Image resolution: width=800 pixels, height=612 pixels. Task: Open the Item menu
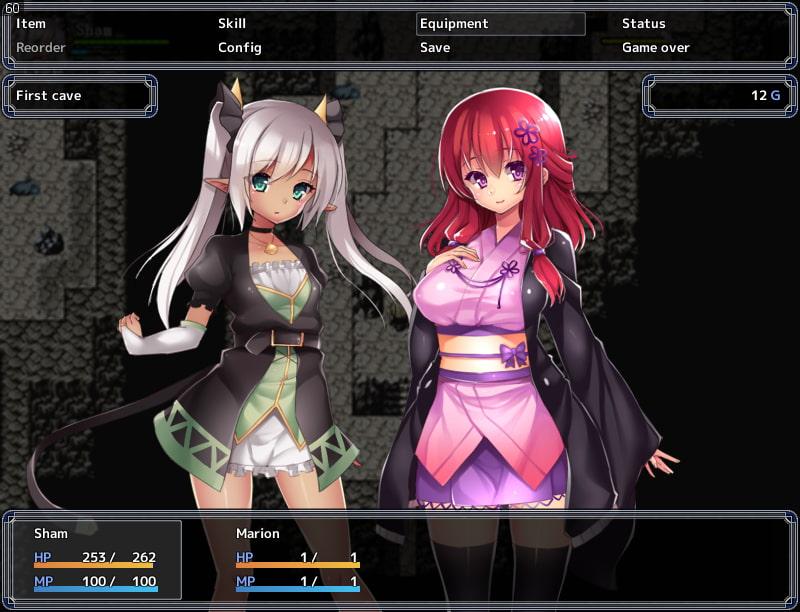31,24
